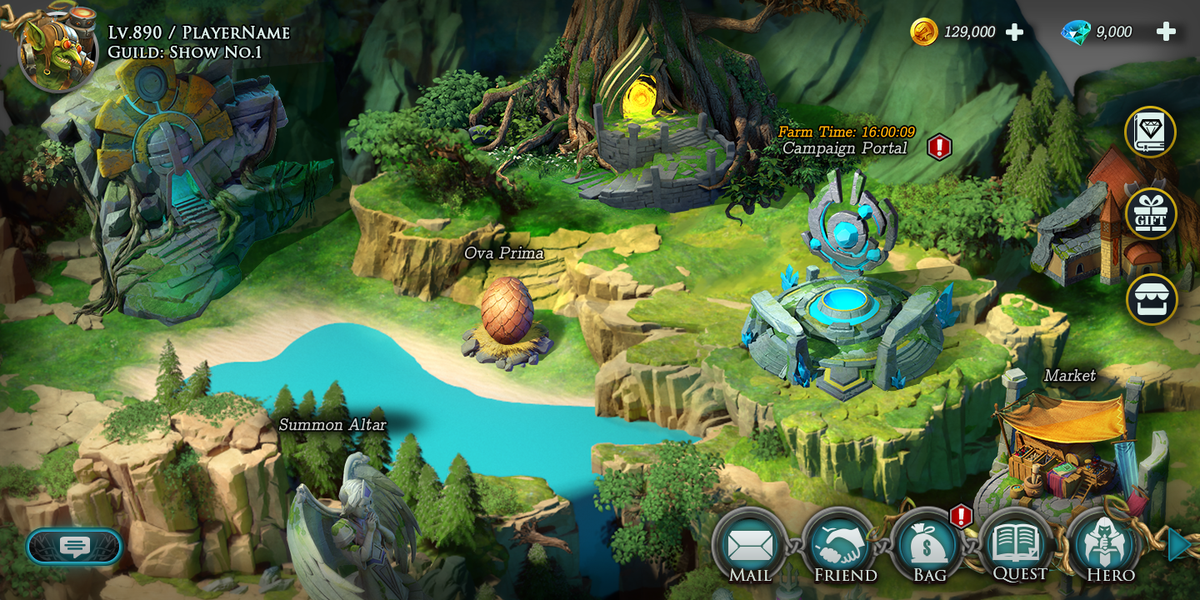Image resolution: width=1200 pixels, height=600 pixels.
Task: Open the Gift rewards
Action: point(1151,214)
